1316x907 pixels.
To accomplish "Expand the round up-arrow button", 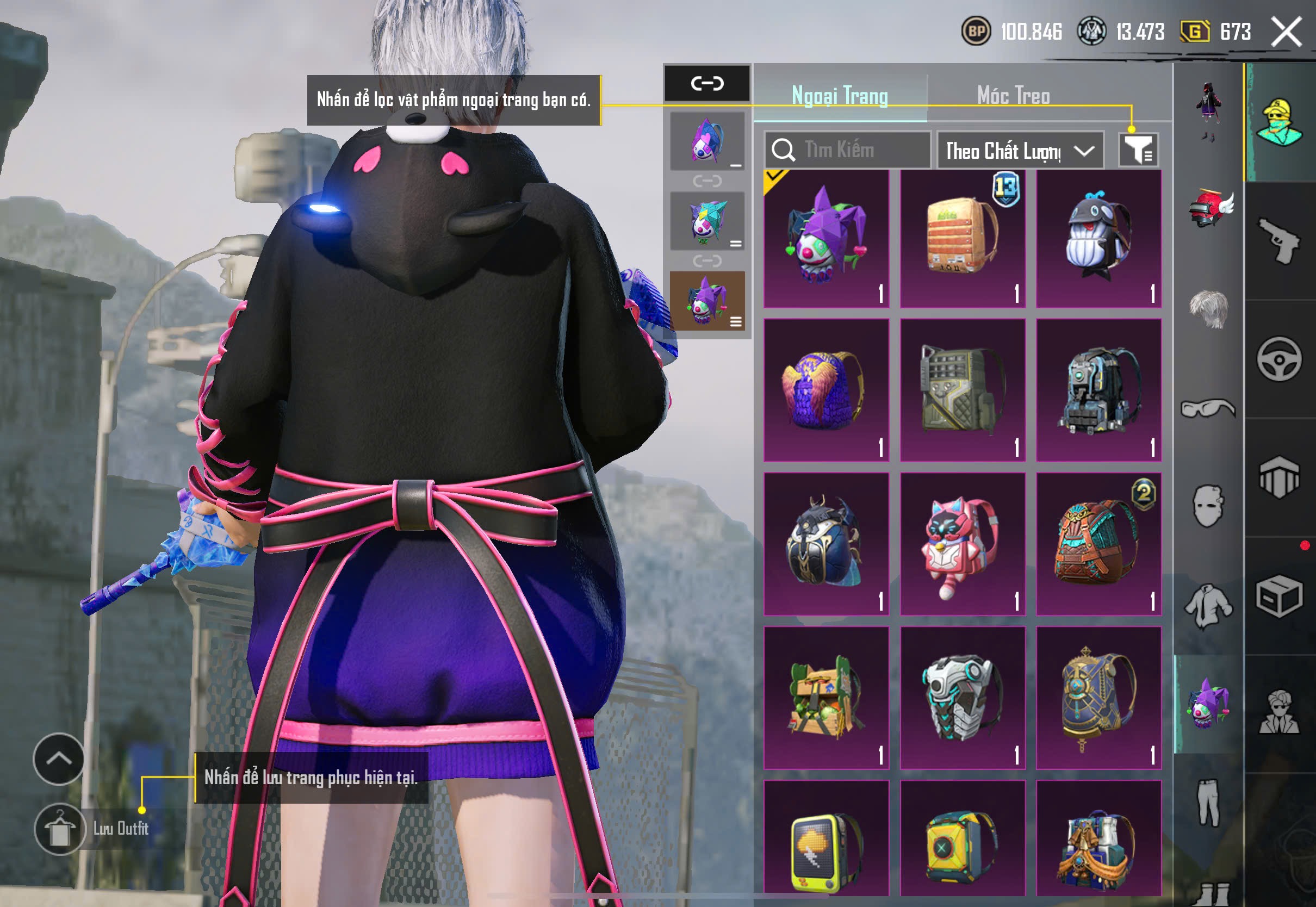I will [59, 759].
